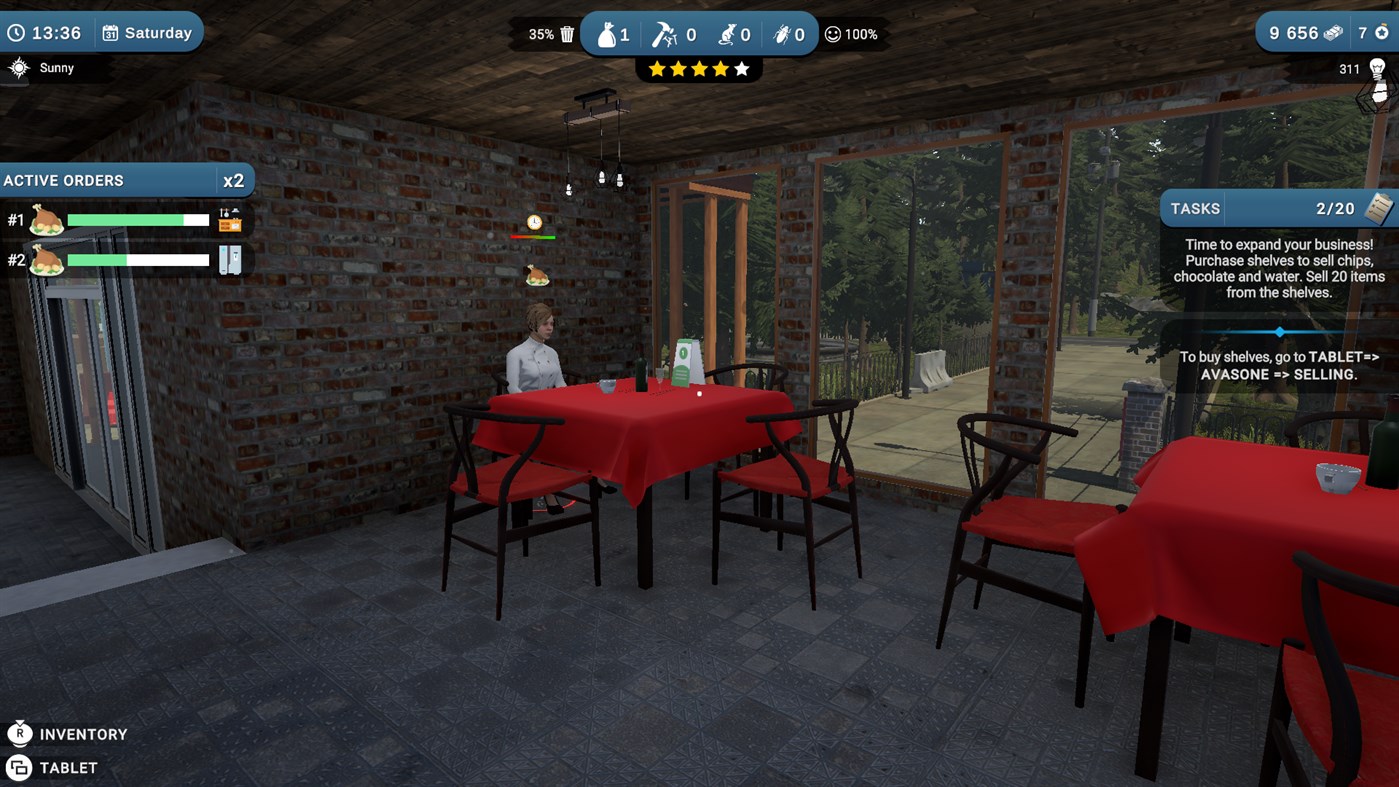Click the fourth star in the rating bar
The height and width of the screenshot is (787, 1399).
tap(720, 68)
